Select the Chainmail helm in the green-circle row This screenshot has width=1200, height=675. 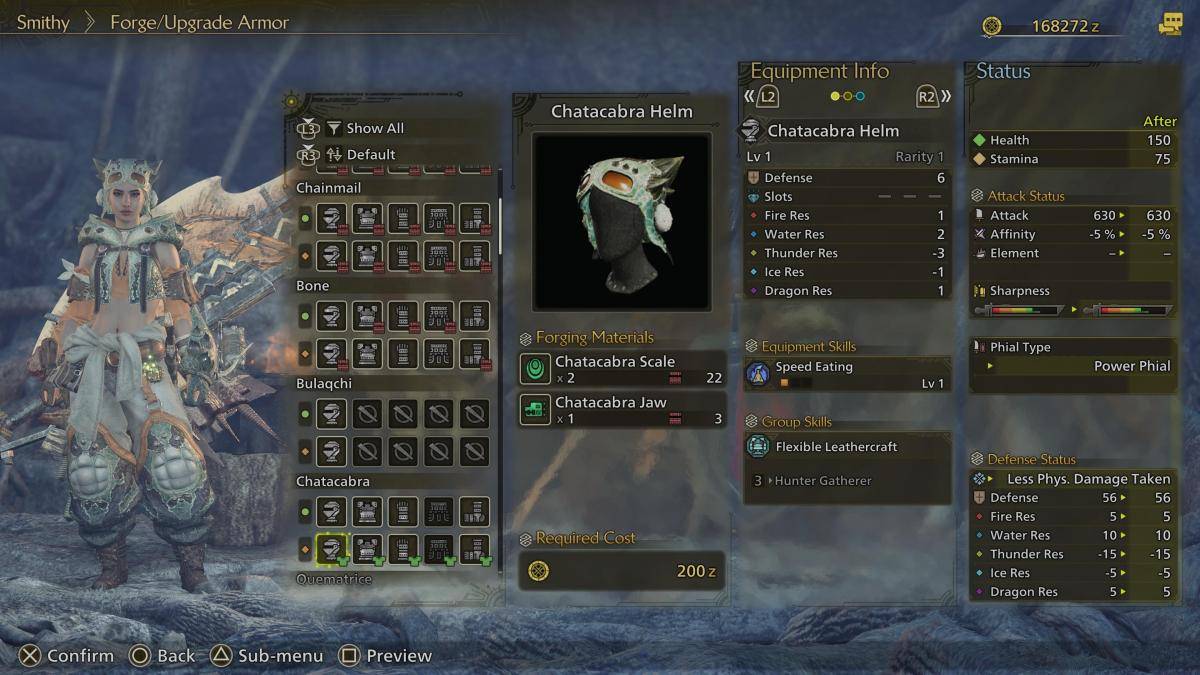(332, 218)
